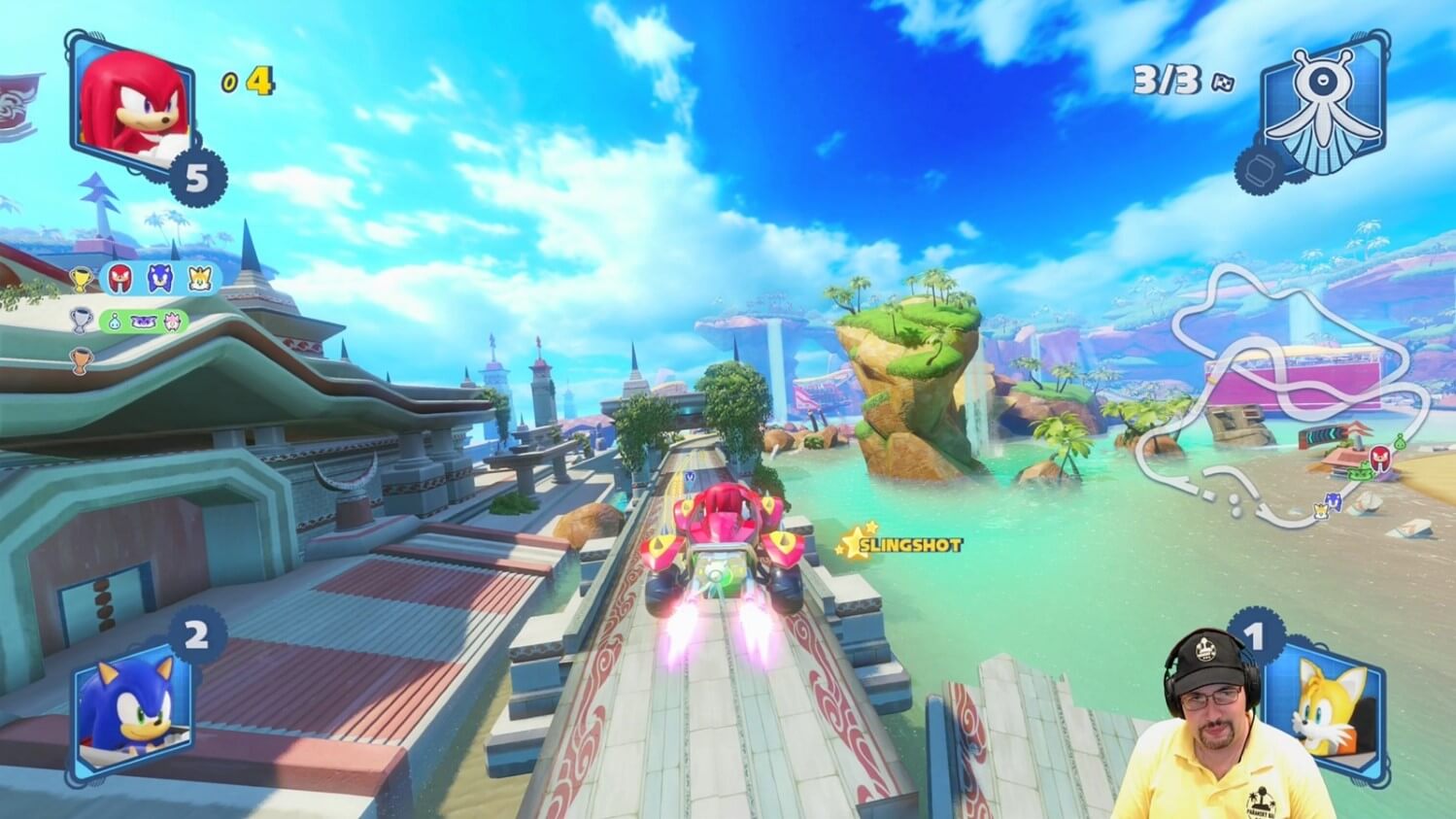Select the Chao icon in second-place team
Screen dimensions: 1456x819
click(x=113, y=320)
